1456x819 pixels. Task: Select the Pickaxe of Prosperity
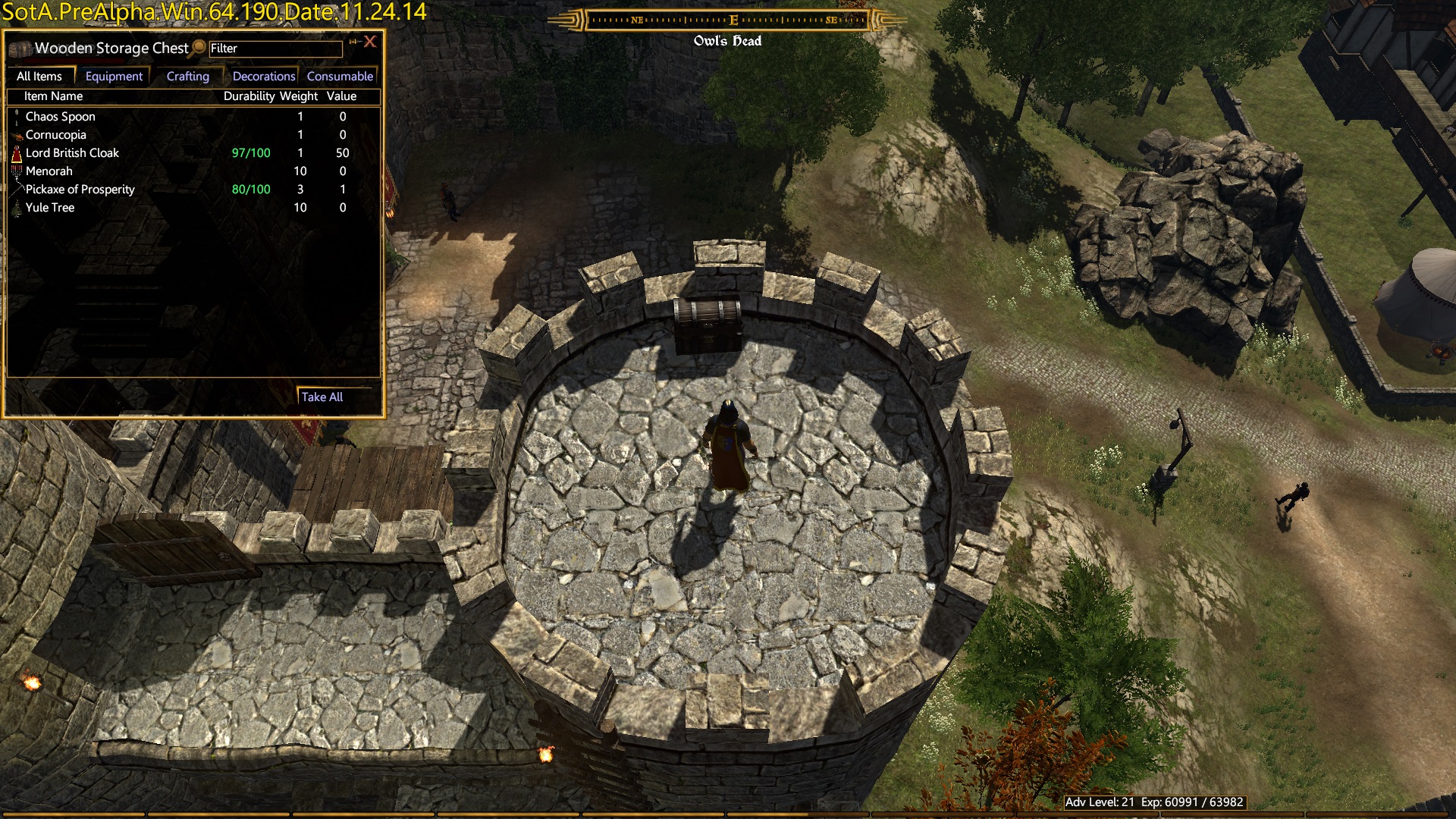[x=80, y=190]
